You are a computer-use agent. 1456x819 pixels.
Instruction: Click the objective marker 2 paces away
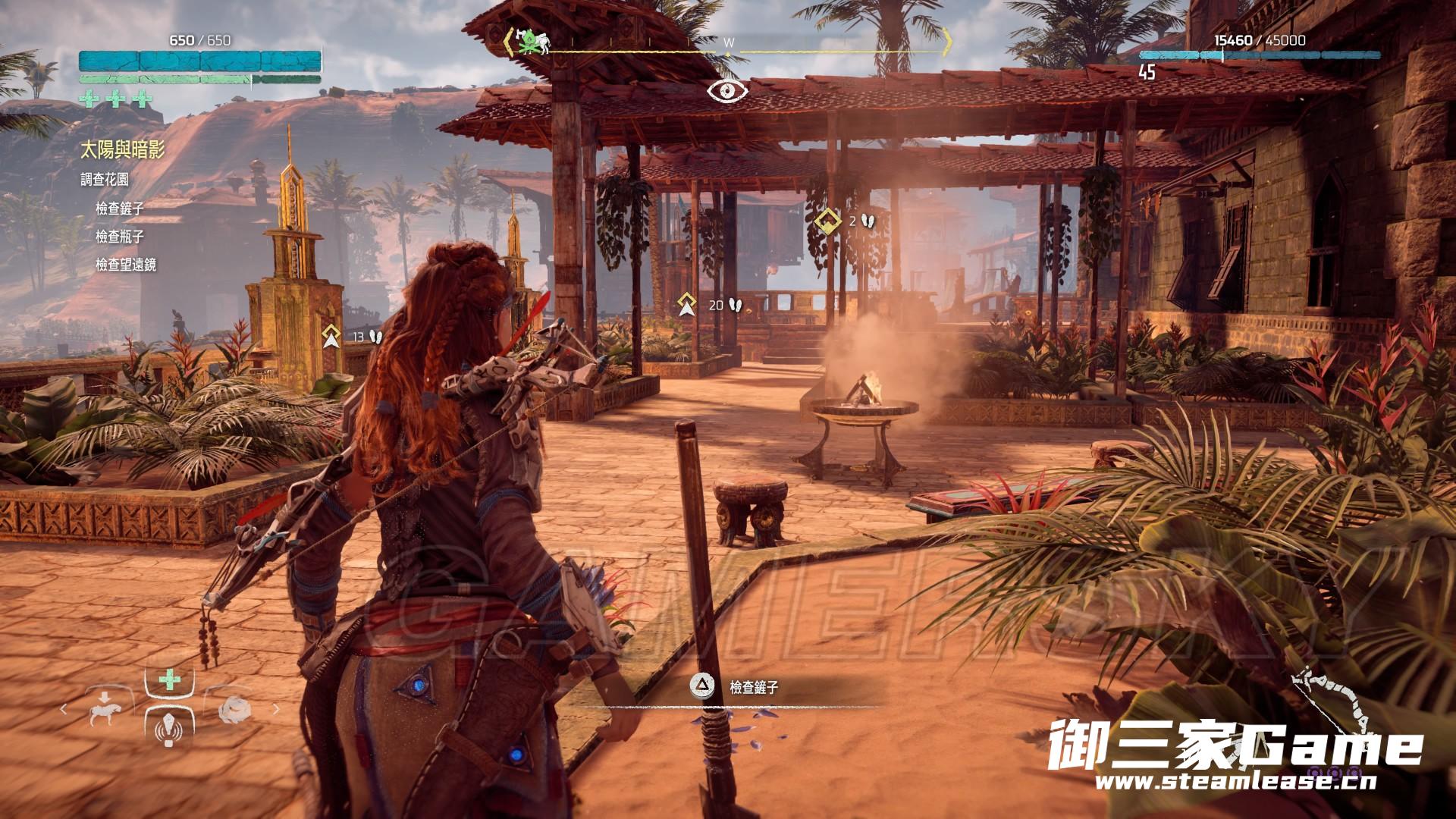828,221
